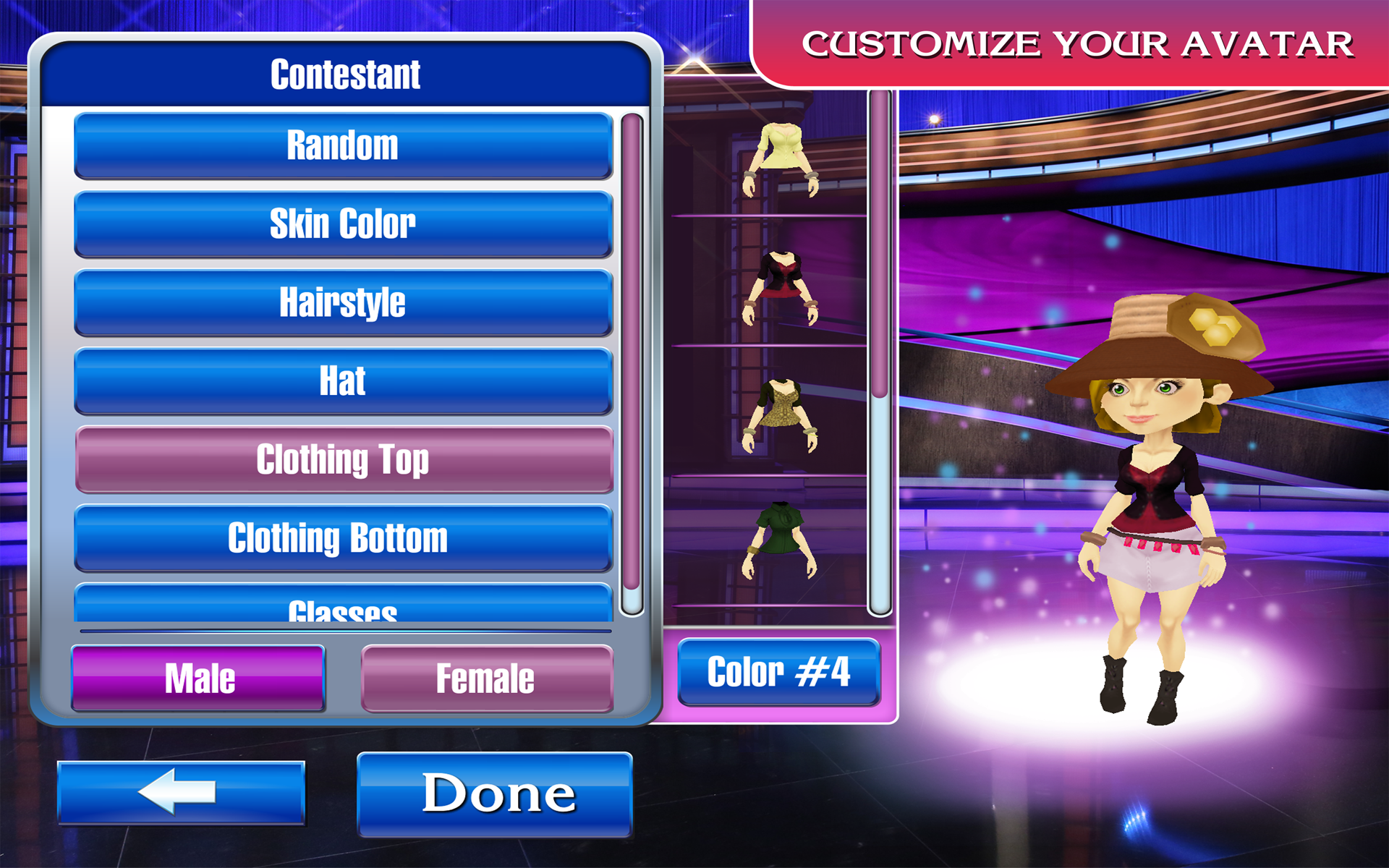This screenshot has height=868, width=1389.
Task: Open the Skin Color category
Action: 343,223
